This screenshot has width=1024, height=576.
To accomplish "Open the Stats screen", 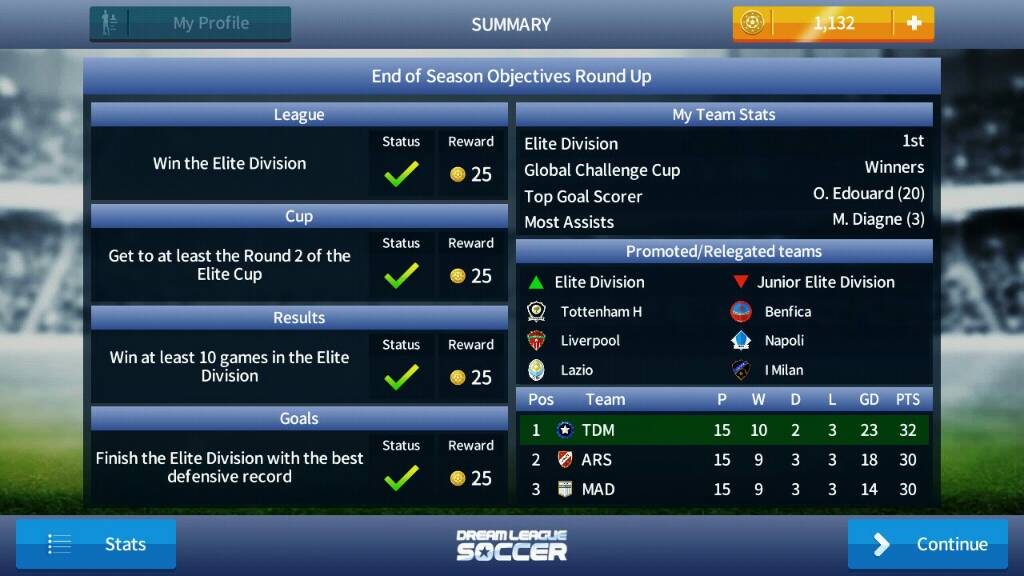I will click(x=96, y=544).
